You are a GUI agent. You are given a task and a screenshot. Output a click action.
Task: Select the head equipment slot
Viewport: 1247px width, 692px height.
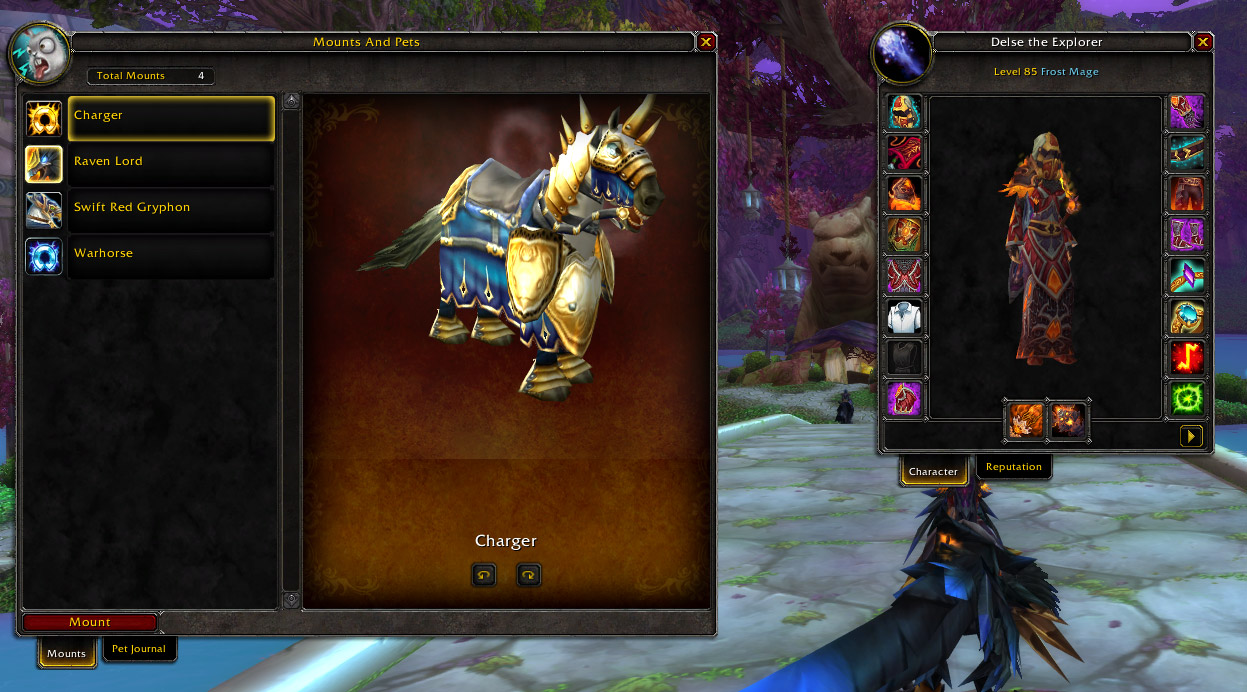click(x=905, y=113)
